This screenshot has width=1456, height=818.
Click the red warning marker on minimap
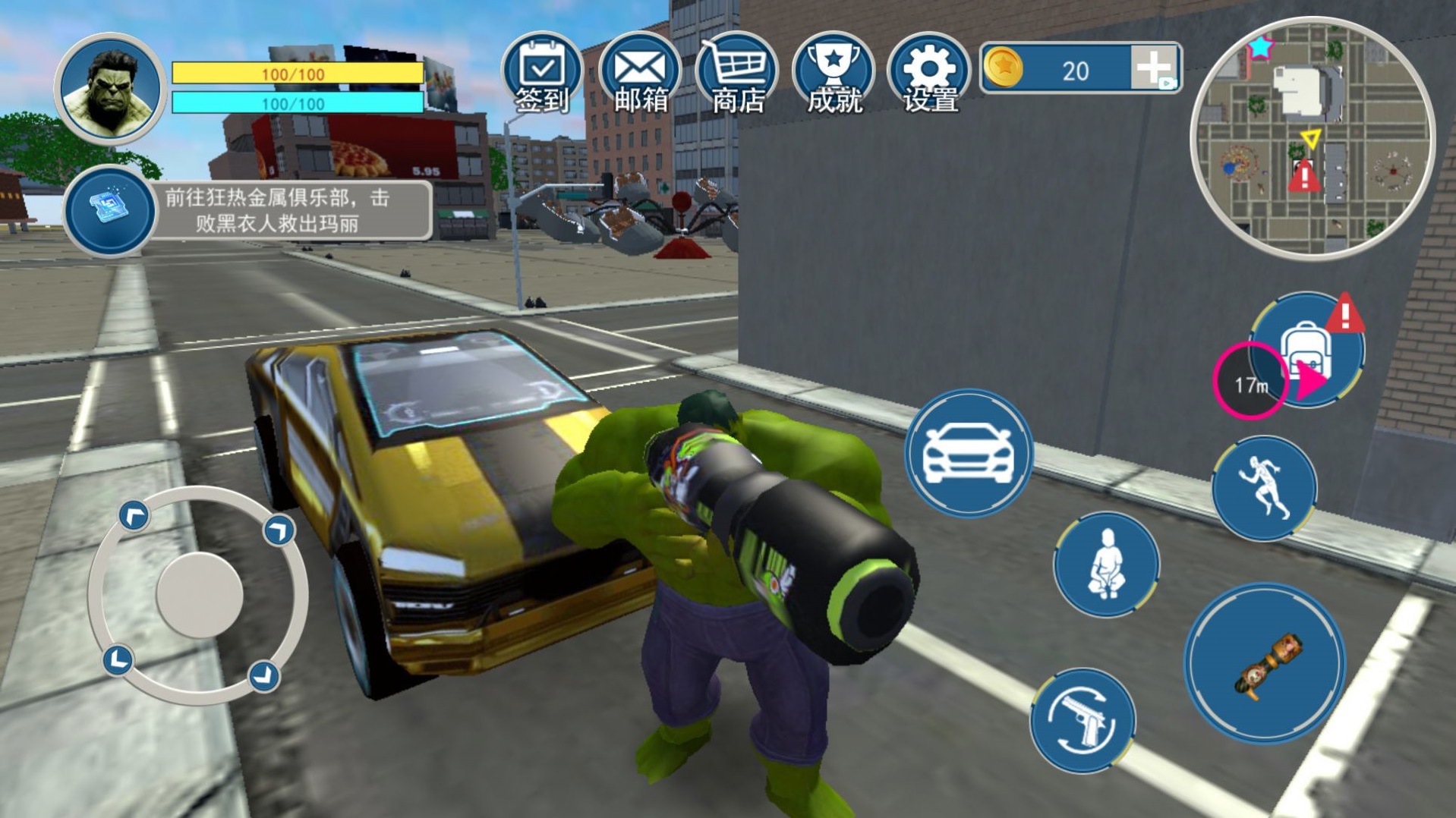coord(1304,177)
